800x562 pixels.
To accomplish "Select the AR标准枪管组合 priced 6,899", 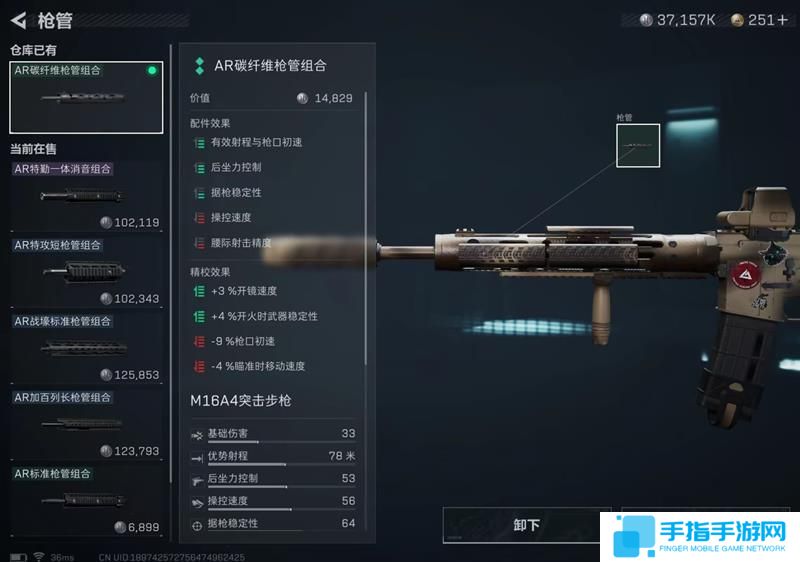I will [86, 499].
